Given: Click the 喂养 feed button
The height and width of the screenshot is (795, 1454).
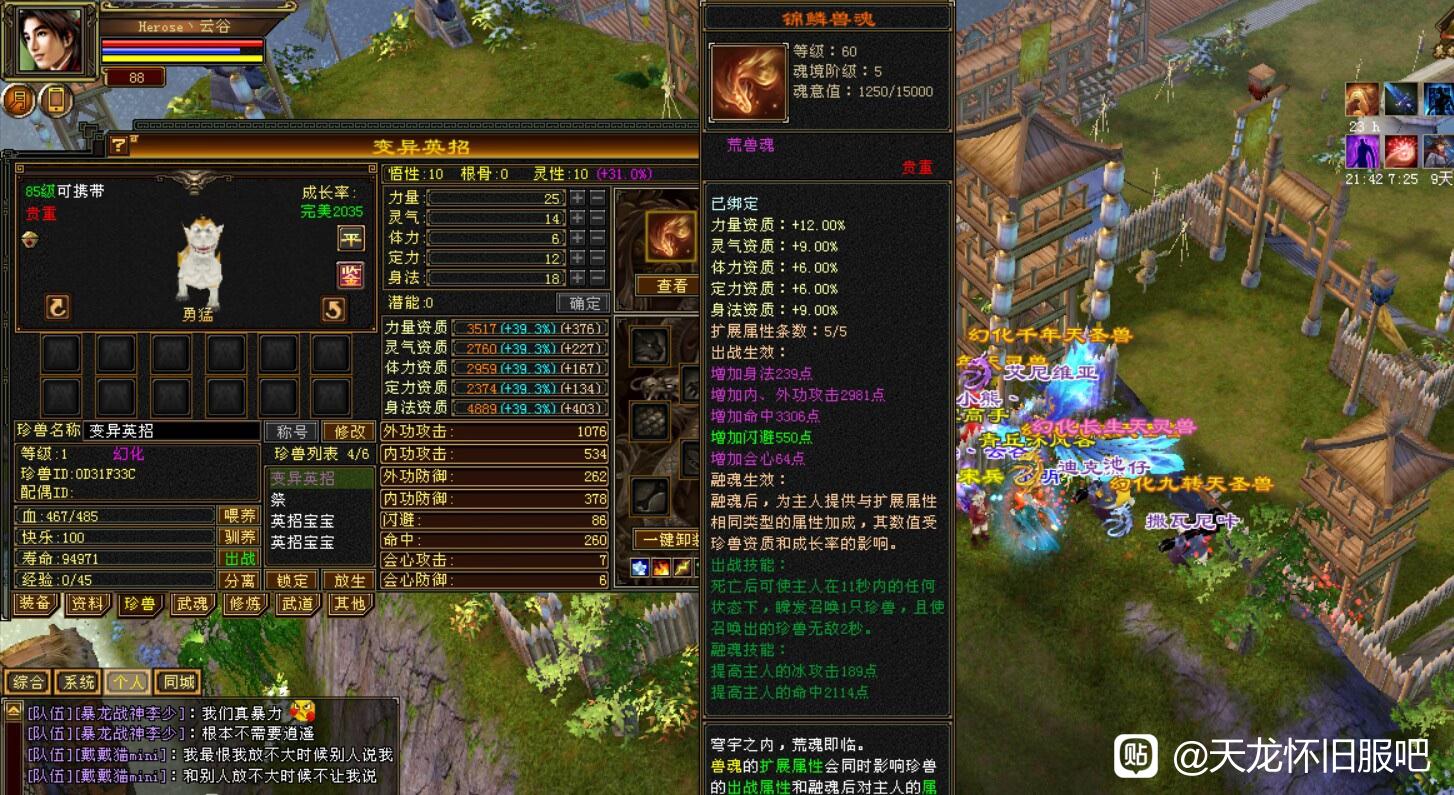Looking at the screenshot, I should coord(240,516).
